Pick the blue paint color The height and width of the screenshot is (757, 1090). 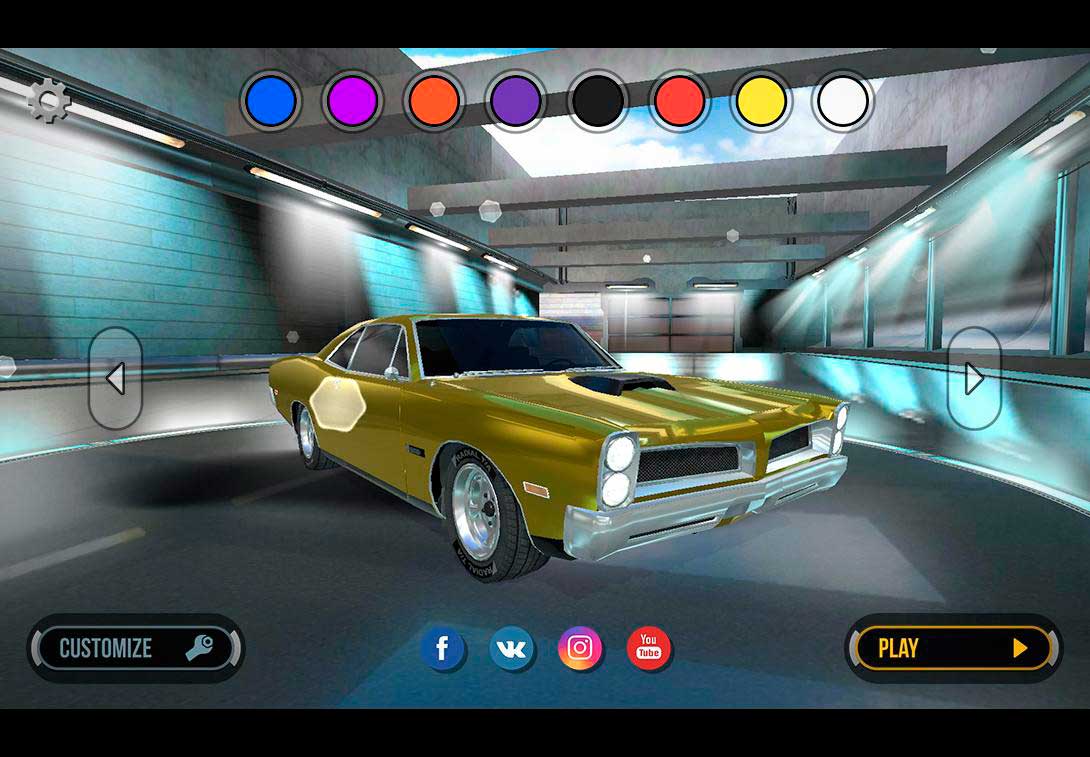272,101
